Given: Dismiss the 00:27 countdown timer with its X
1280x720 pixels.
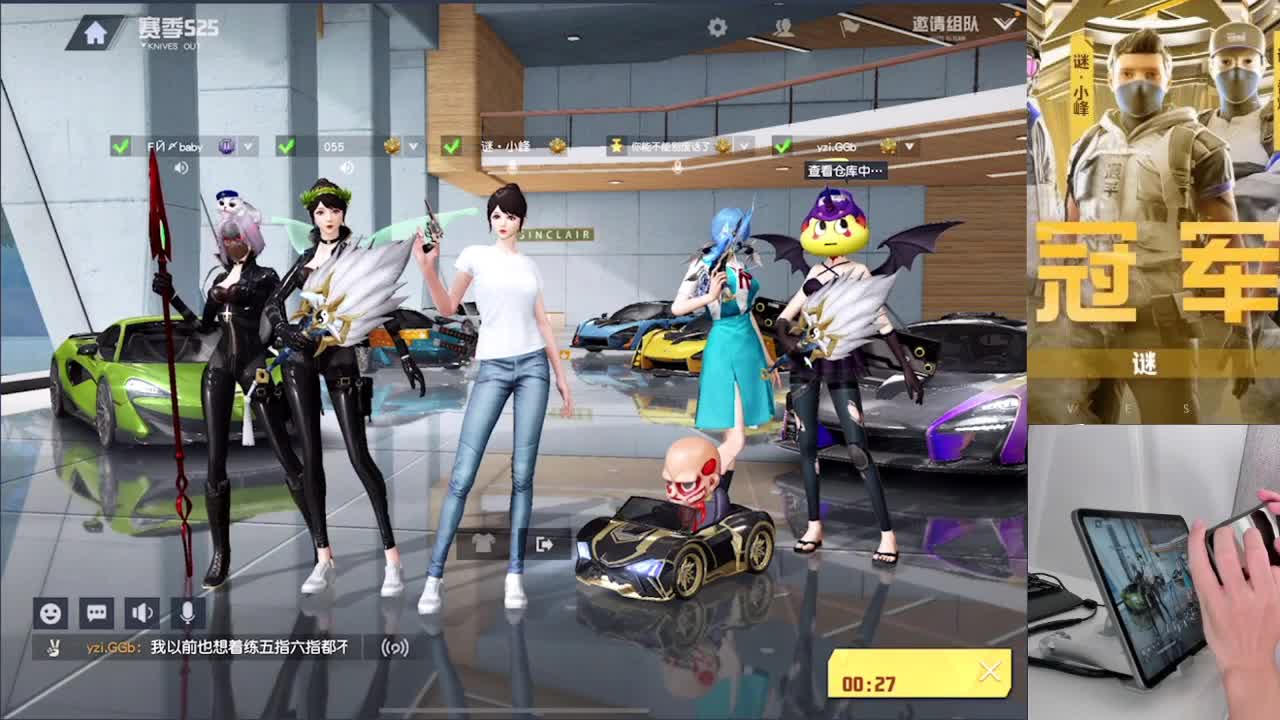Looking at the screenshot, I should 990,672.
